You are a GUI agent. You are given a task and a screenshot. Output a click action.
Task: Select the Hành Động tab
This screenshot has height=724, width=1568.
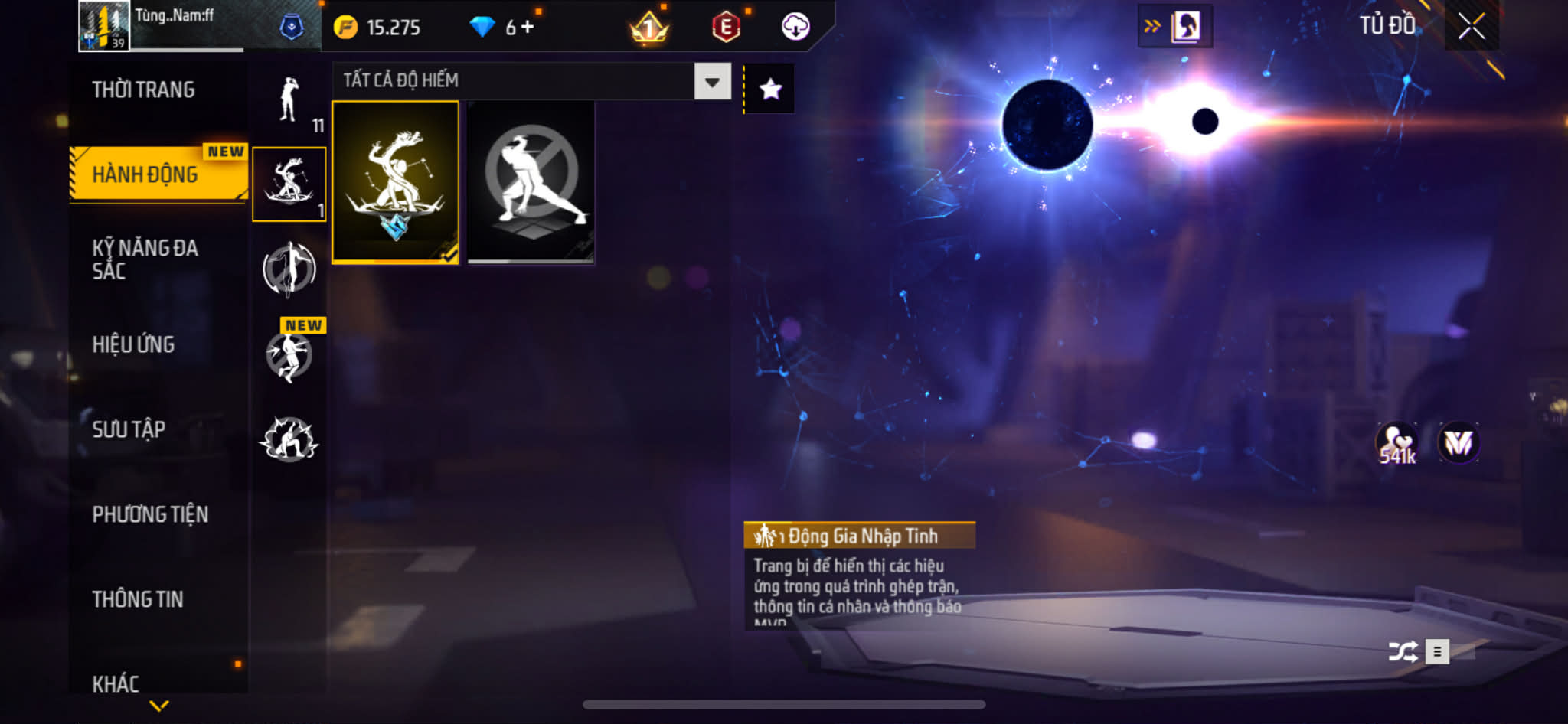tap(145, 174)
